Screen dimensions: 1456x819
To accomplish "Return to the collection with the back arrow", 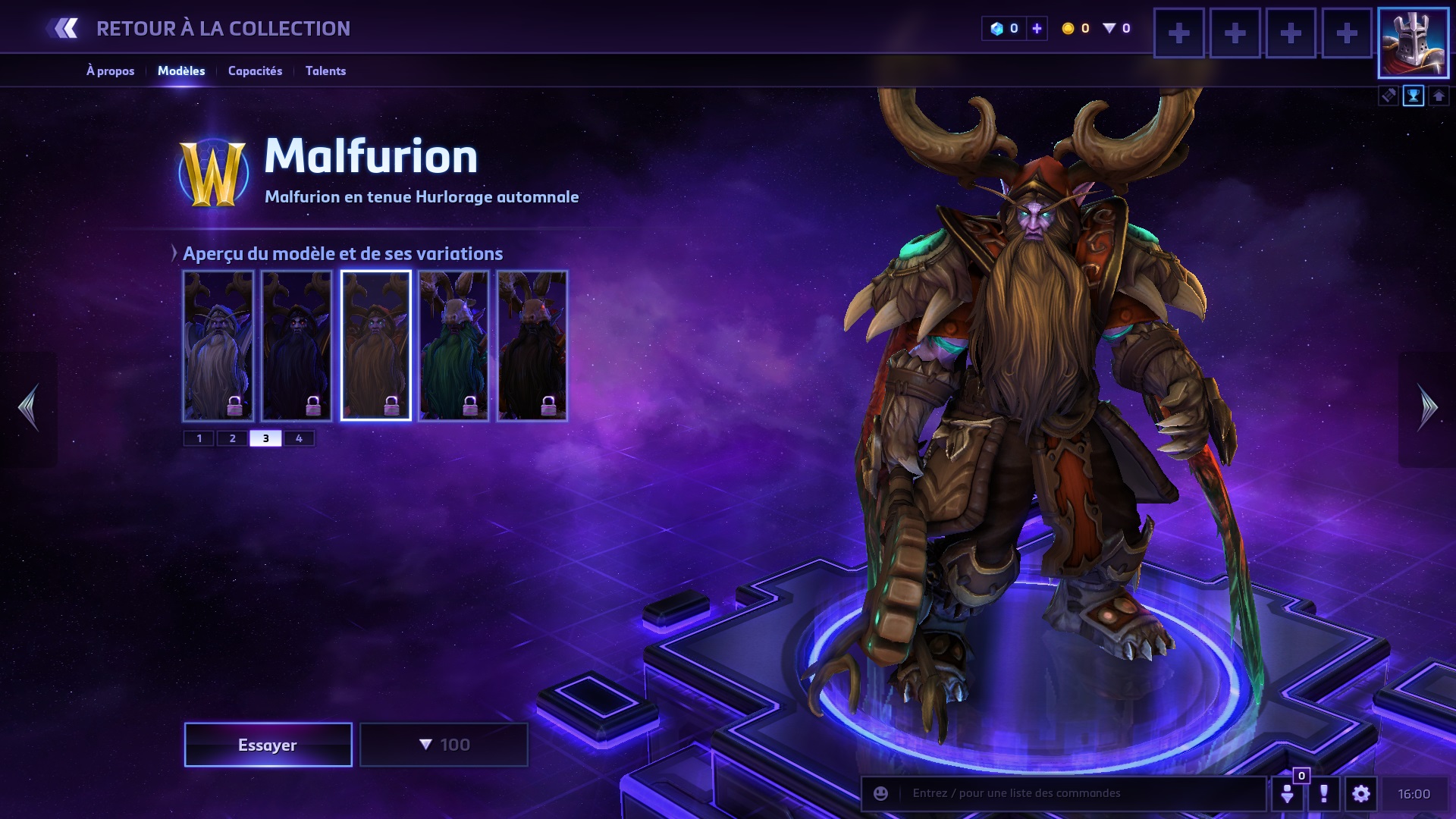I will click(x=64, y=29).
